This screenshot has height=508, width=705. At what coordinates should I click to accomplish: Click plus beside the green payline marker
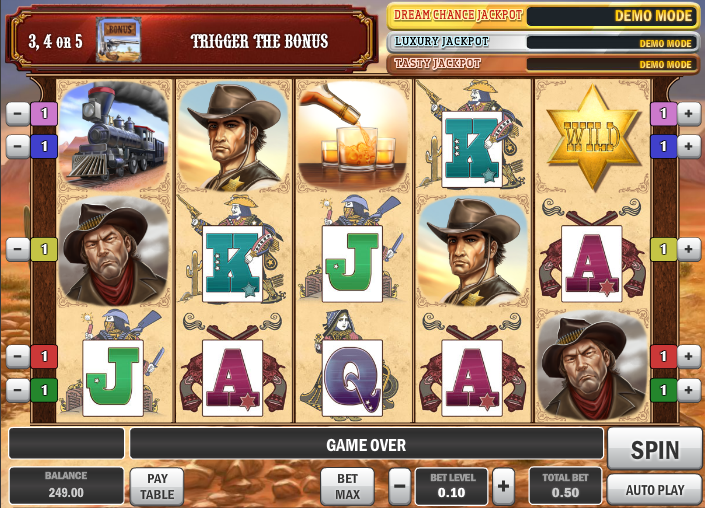tap(688, 388)
